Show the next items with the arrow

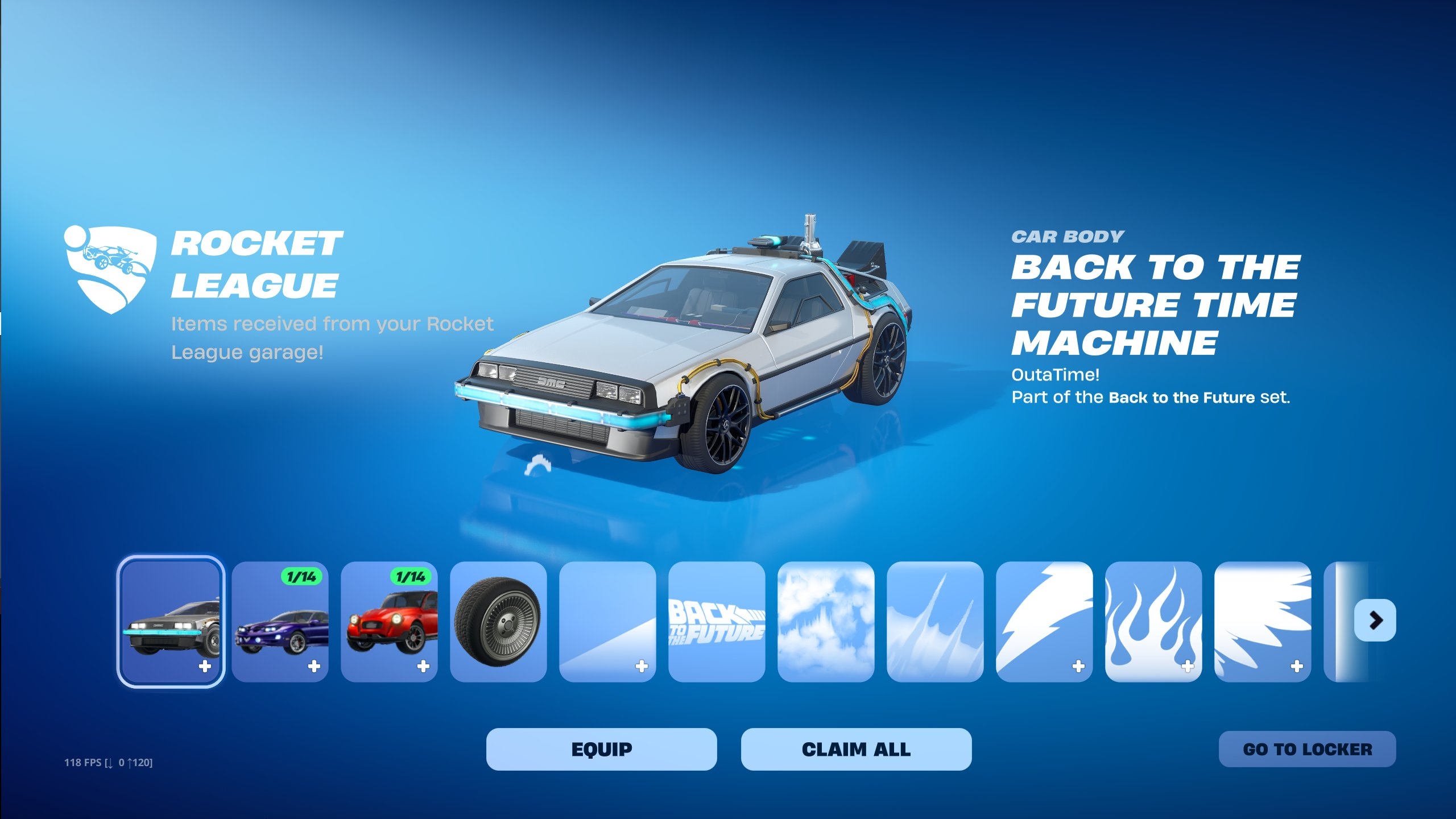[x=1375, y=620]
